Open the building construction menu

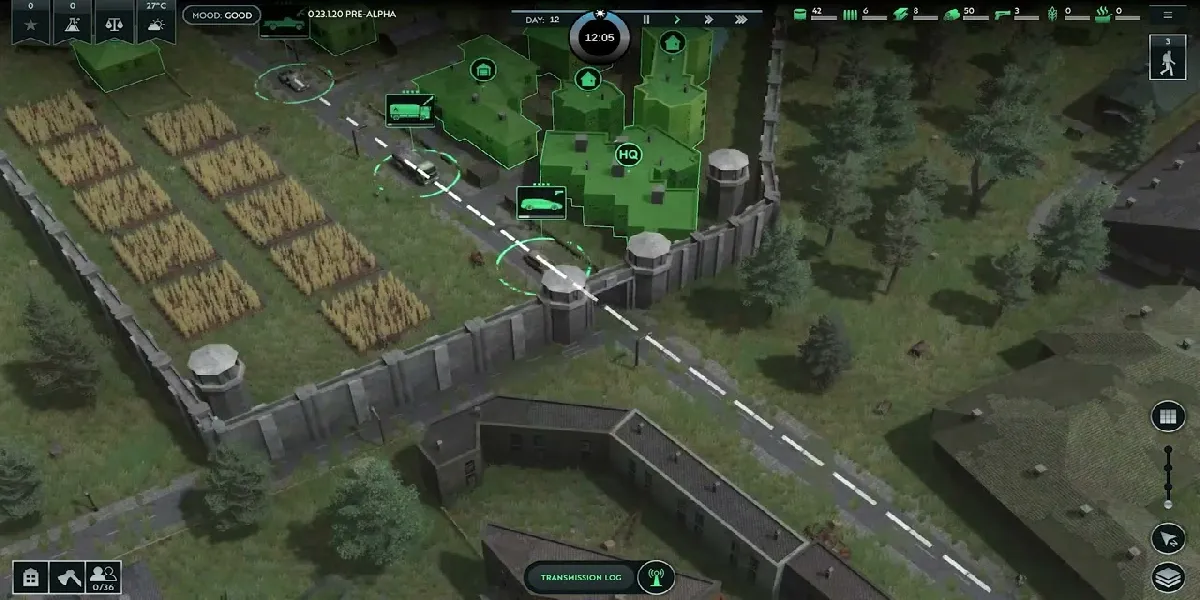click(x=31, y=578)
